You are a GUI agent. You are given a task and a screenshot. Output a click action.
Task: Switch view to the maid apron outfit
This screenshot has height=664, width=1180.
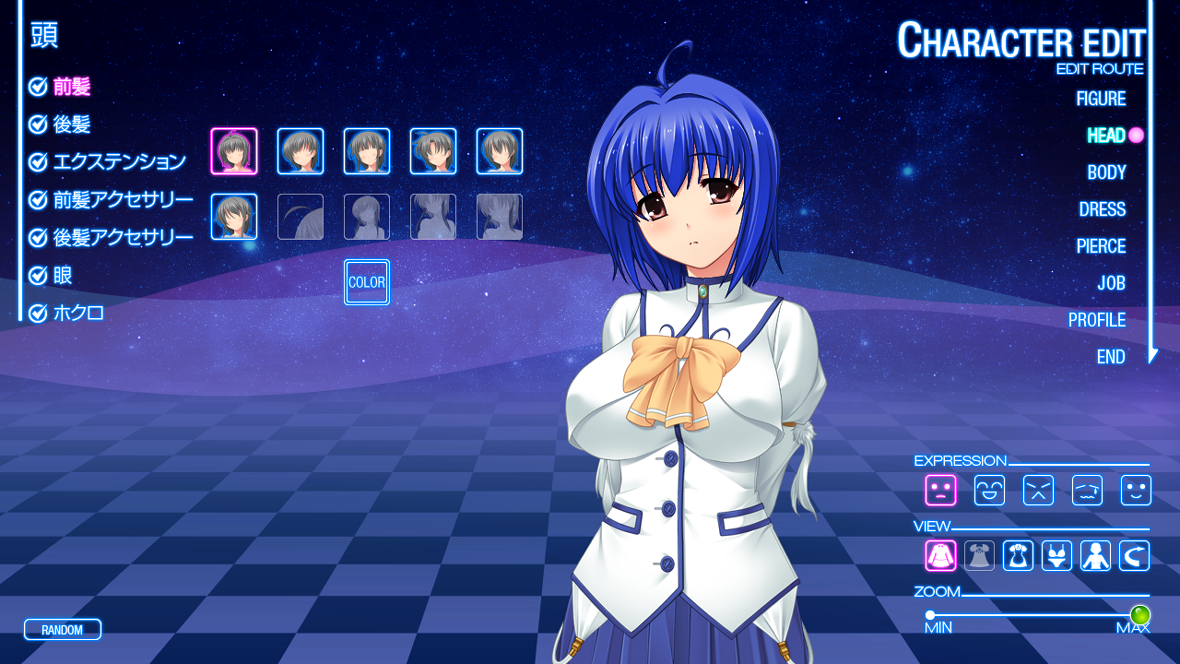(1018, 556)
